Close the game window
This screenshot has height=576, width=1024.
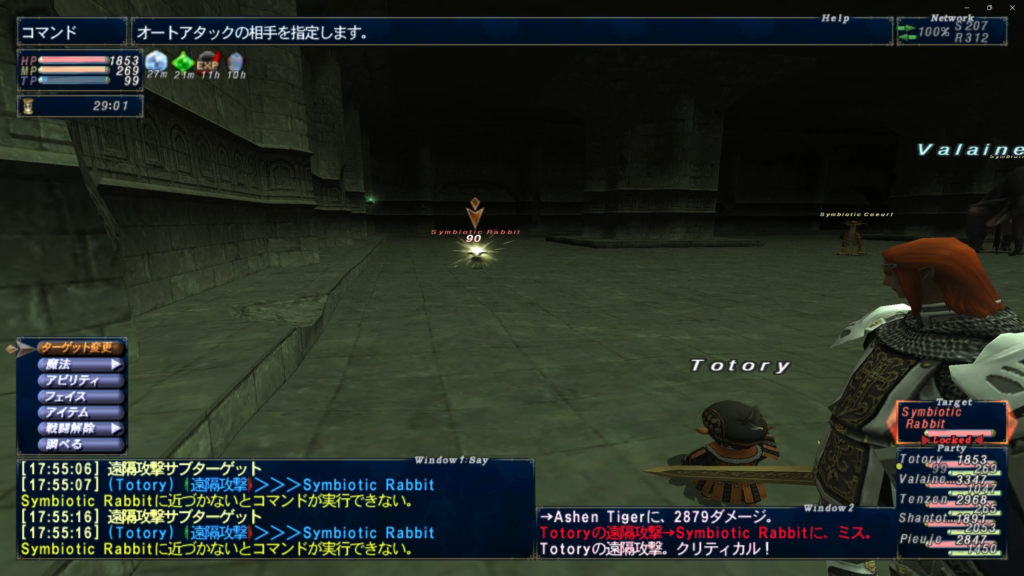[x=1010, y=7]
